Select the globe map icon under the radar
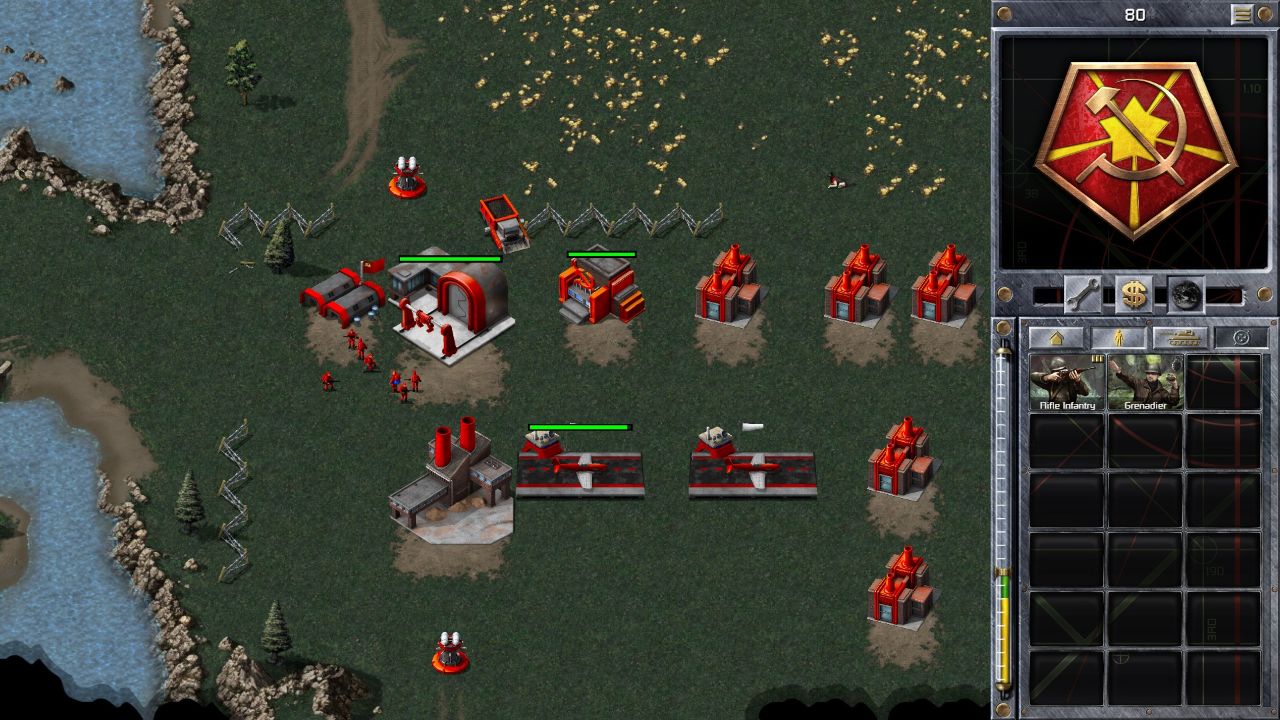Screen dimensions: 1280x720 pyautogui.click(x=1186, y=295)
